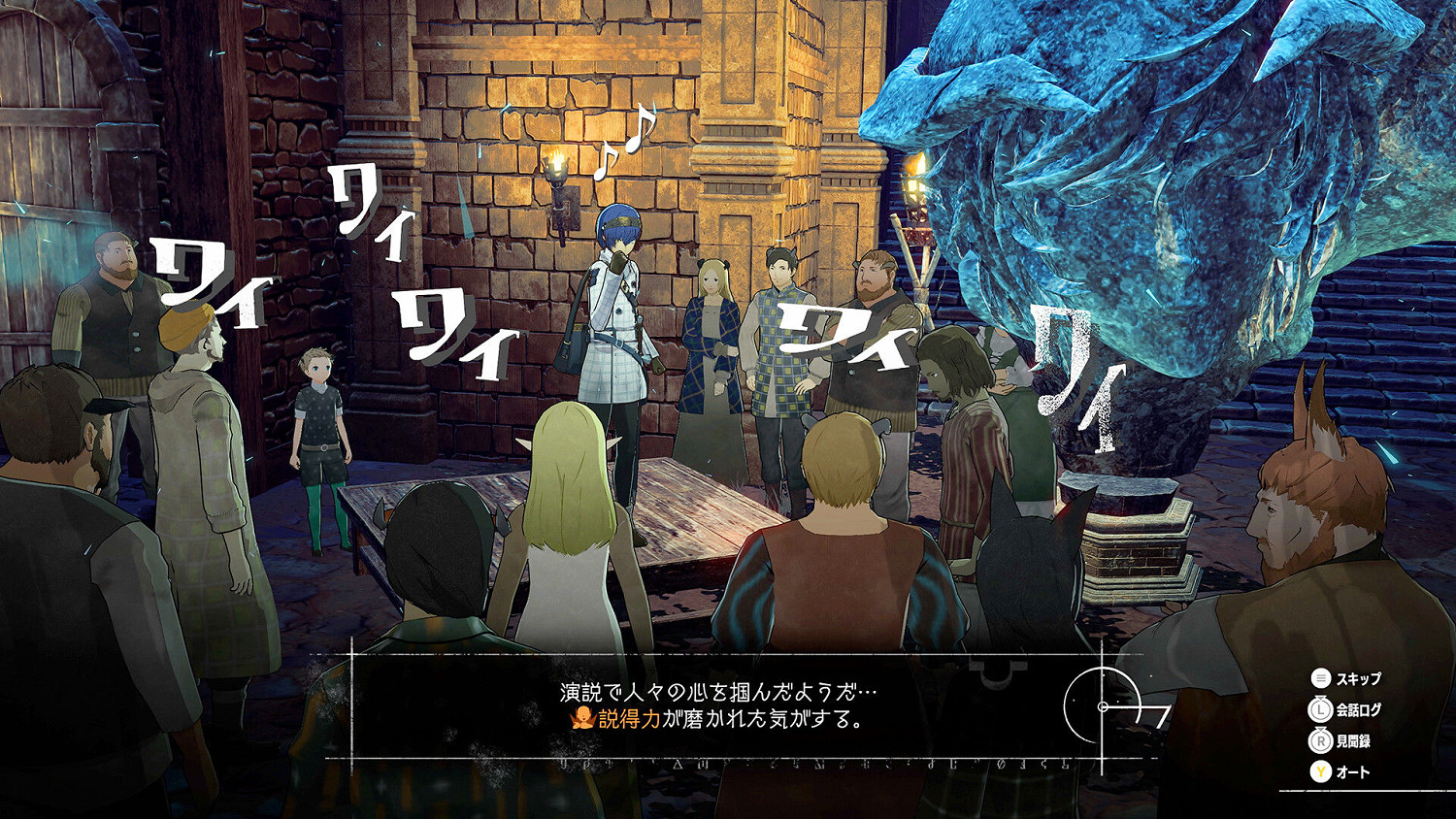The height and width of the screenshot is (819, 1456).
Task: Click the スキップ Skip hamburger icon
Action: pyautogui.click(x=1320, y=678)
